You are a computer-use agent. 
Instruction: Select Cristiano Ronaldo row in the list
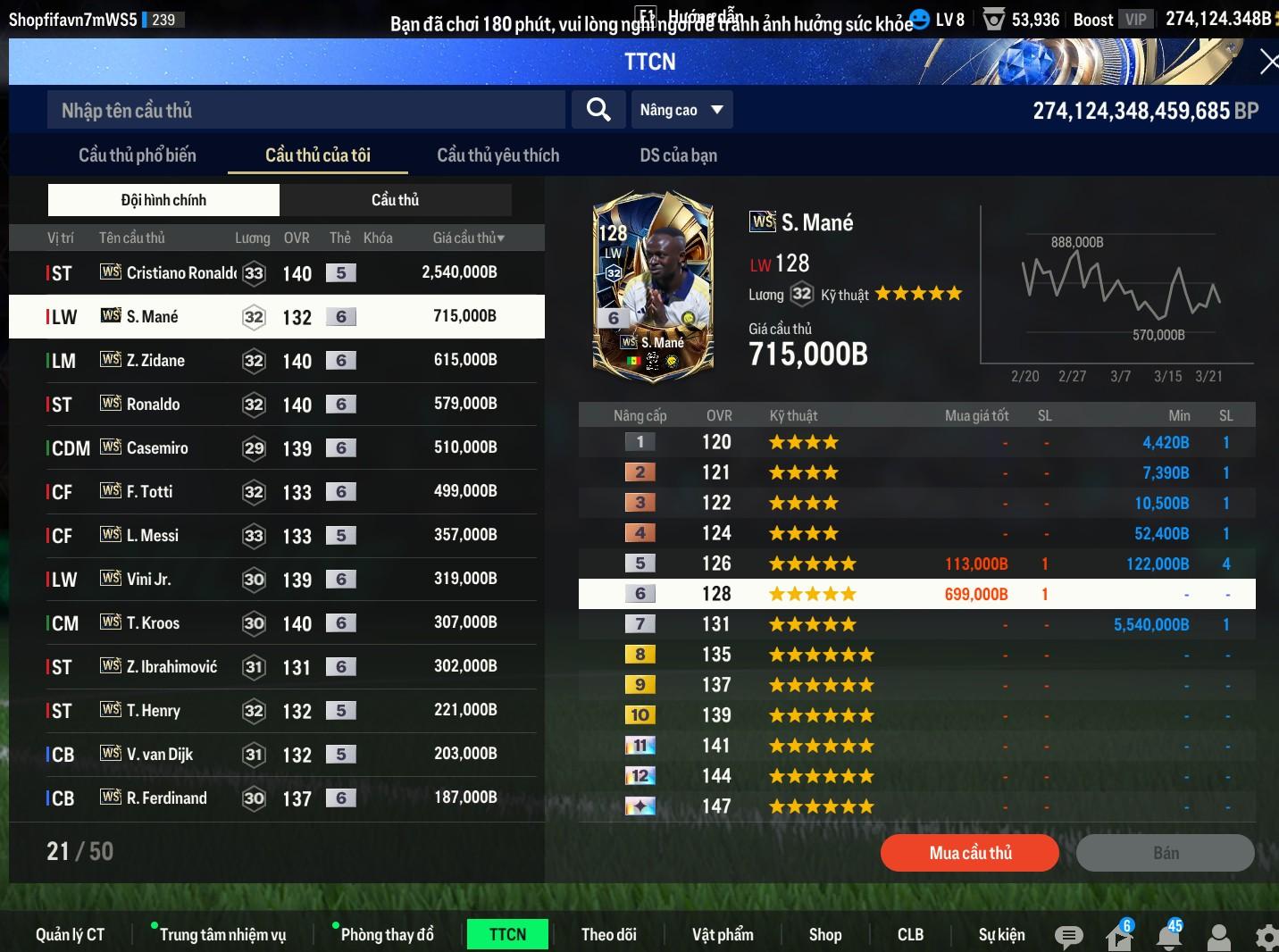click(x=276, y=272)
